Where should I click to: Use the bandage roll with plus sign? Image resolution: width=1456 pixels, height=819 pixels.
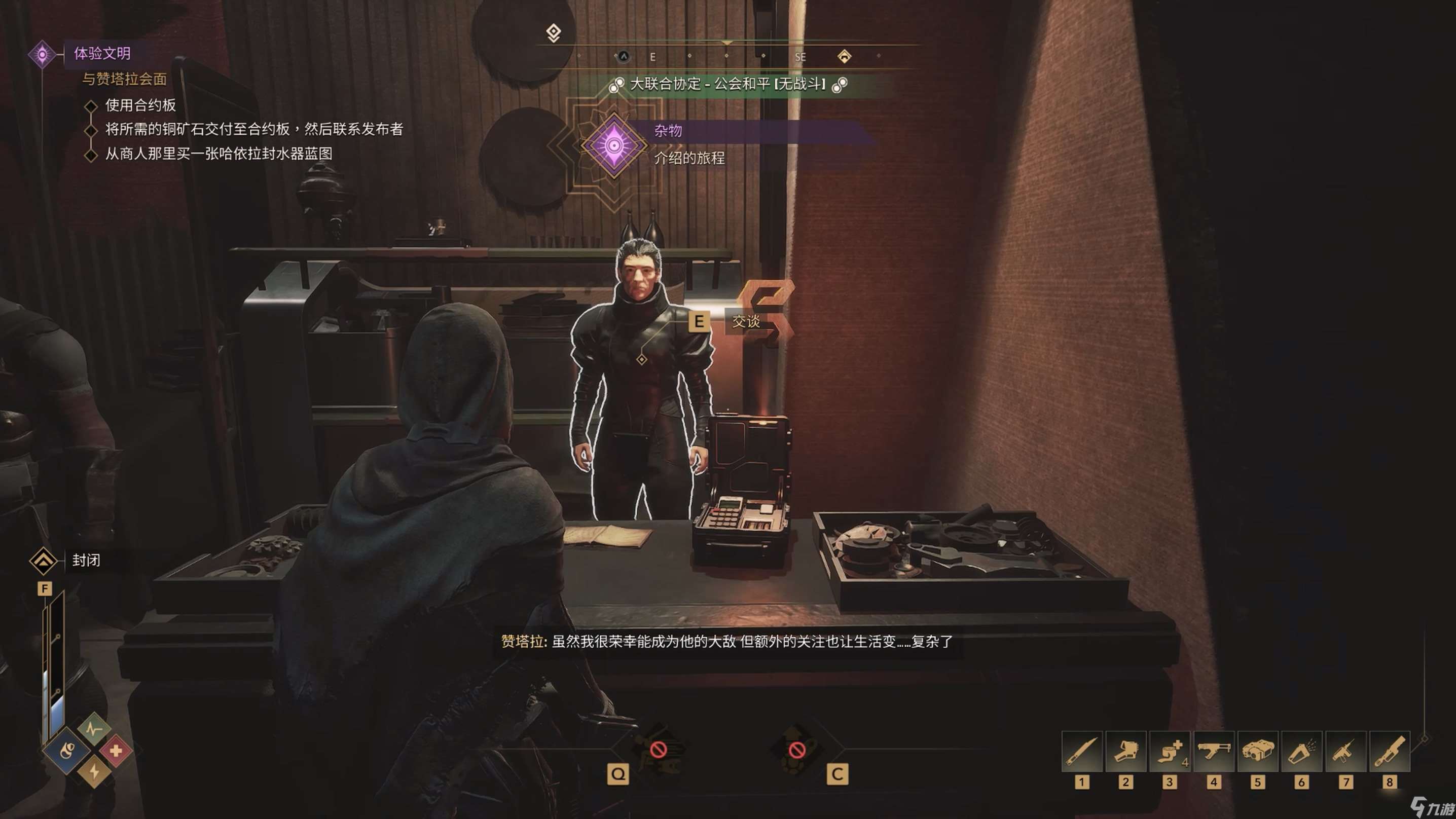pos(1170,751)
